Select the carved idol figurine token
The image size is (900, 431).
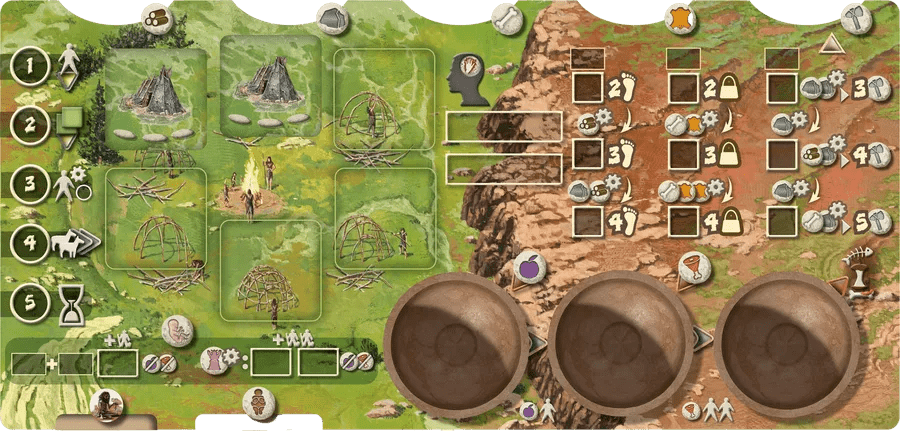tap(259, 402)
